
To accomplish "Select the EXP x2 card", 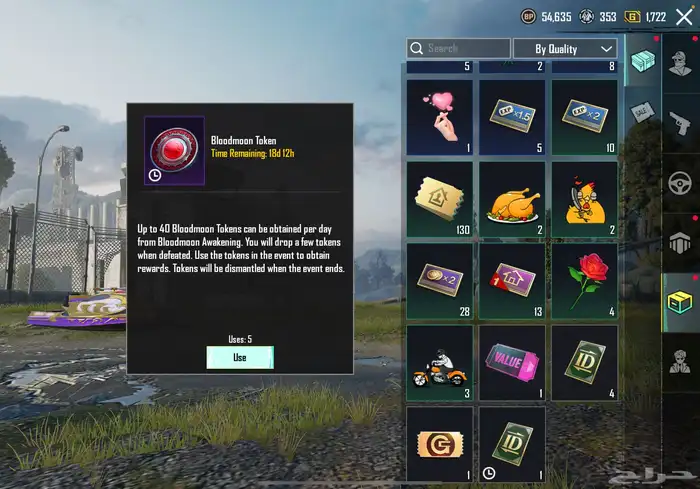I will pos(584,118).
